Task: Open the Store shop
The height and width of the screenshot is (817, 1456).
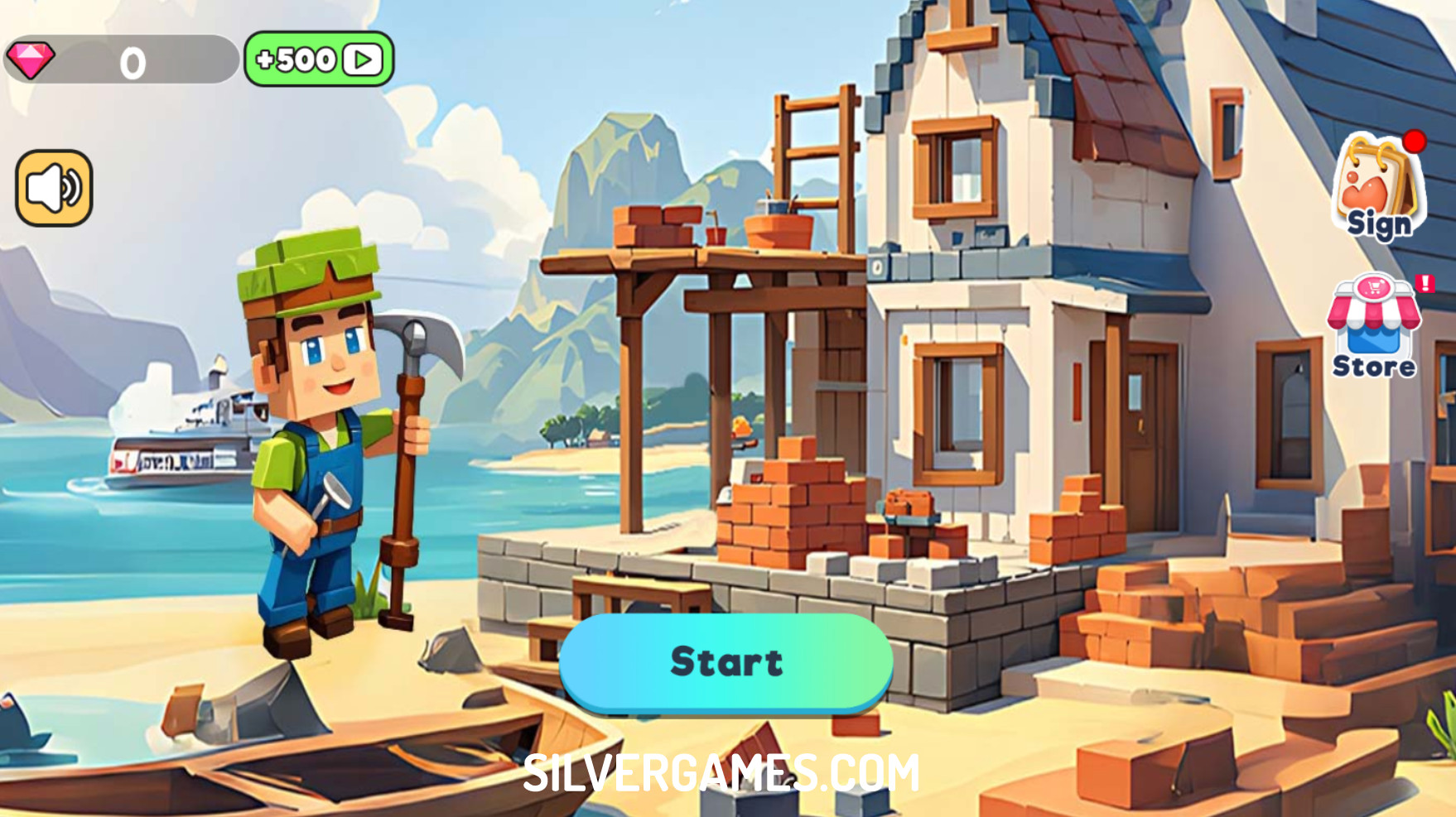Action: 1374,327
